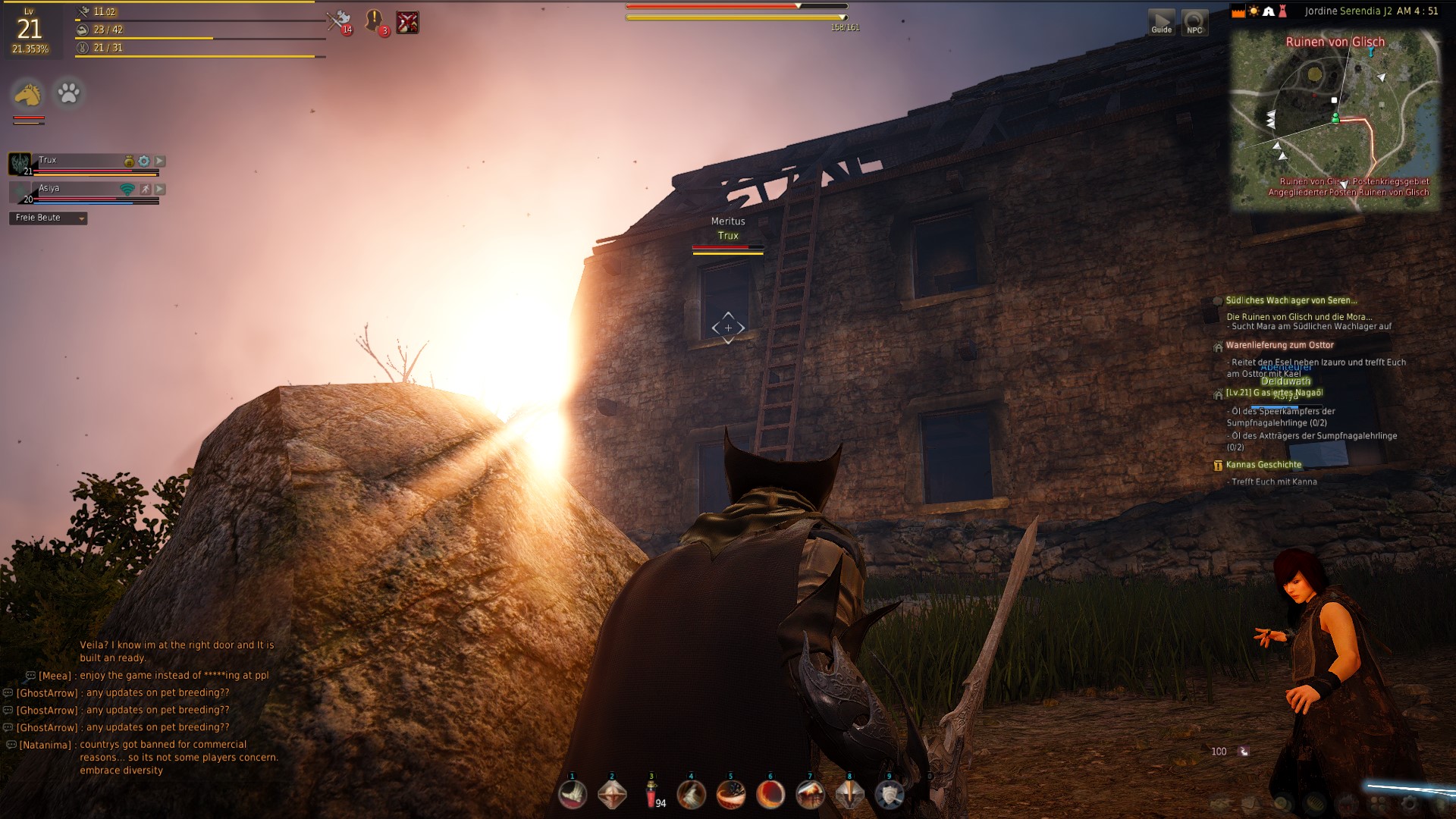Open the Guide button
Viewport: 1456px width, 819px height.
click(x=1161, y=22)
